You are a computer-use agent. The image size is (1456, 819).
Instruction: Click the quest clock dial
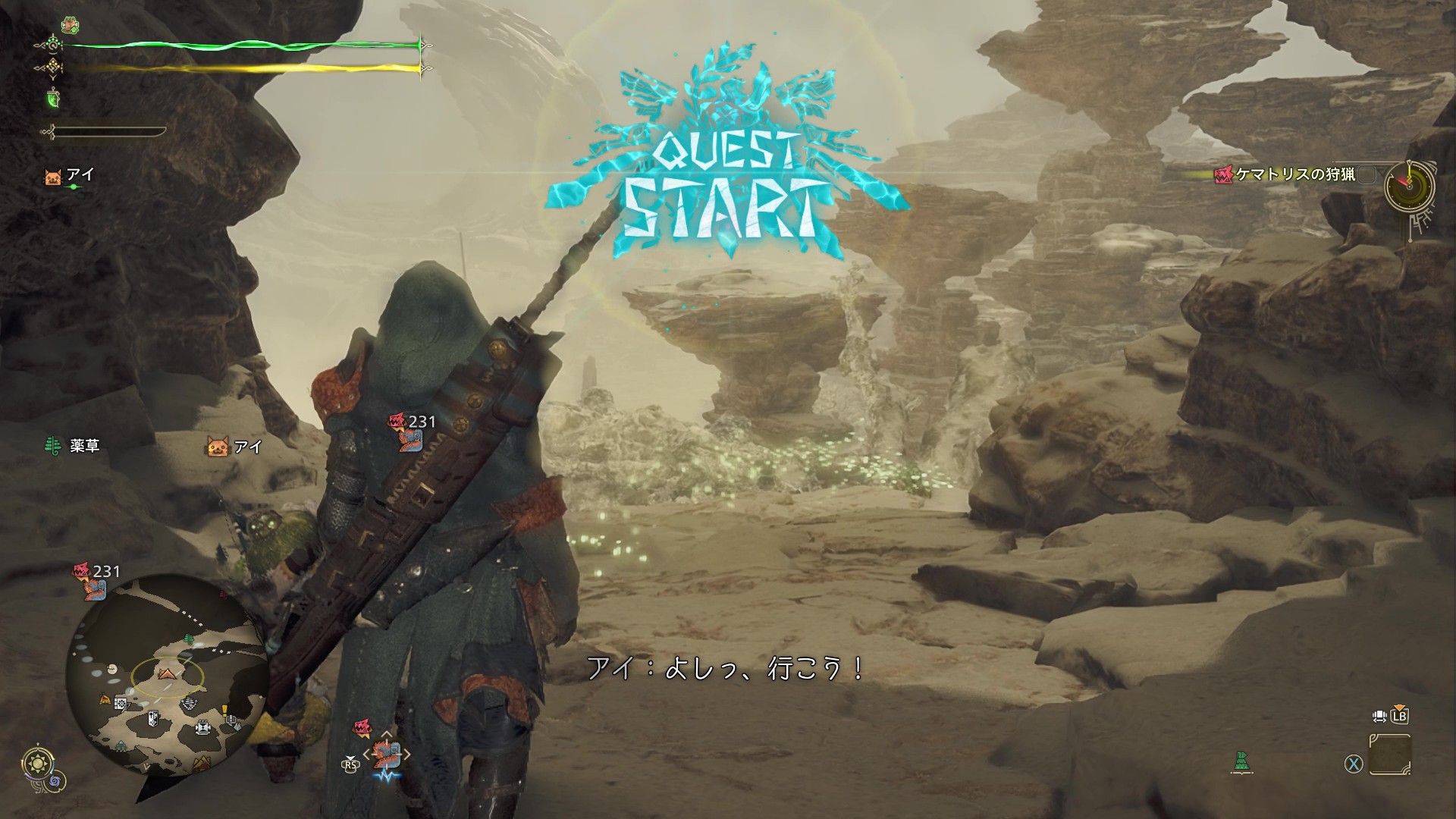(x=1410, y=185)
